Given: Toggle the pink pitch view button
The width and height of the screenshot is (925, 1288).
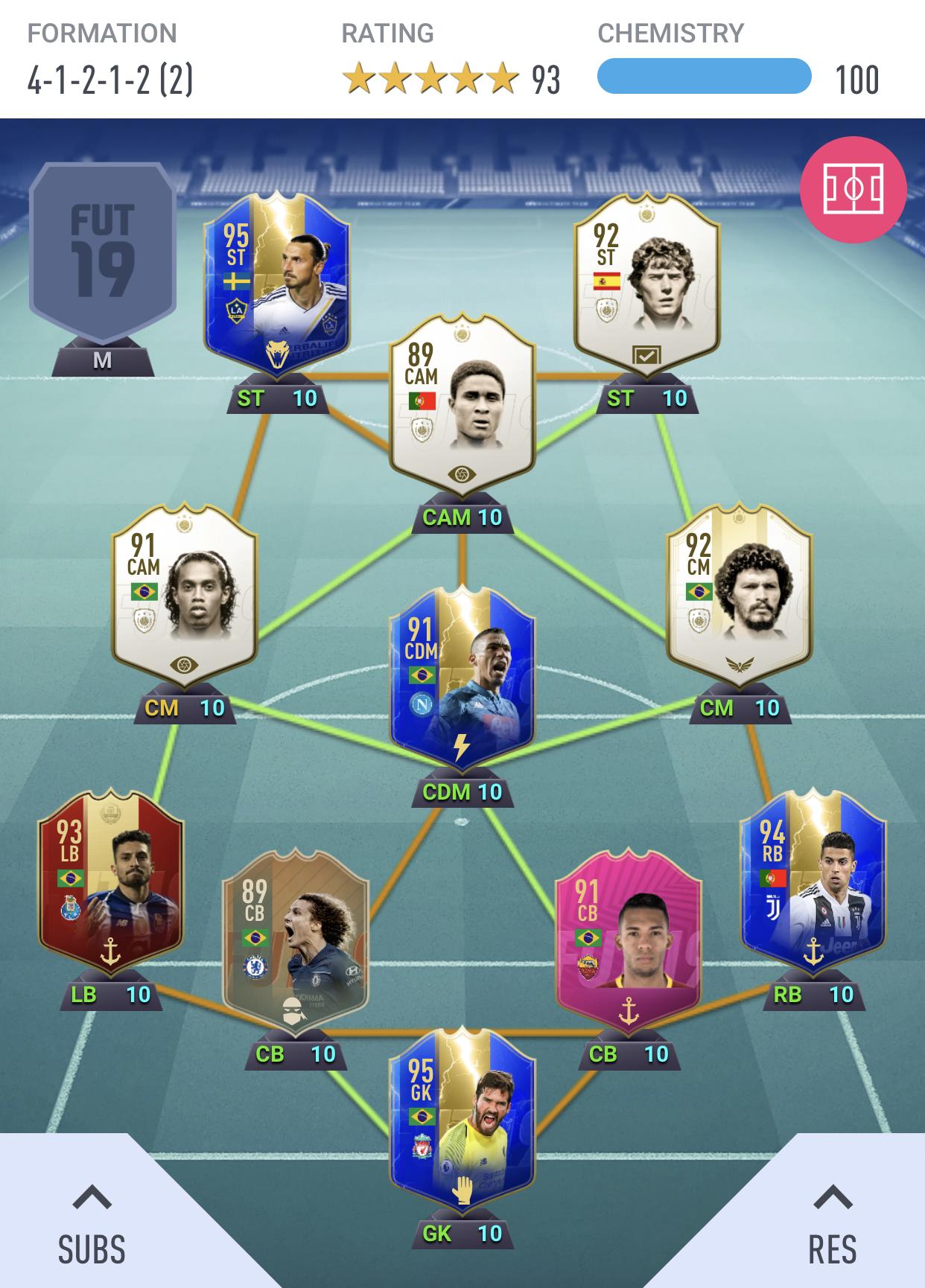Looking at the screenshot, I should click(853, 189).
